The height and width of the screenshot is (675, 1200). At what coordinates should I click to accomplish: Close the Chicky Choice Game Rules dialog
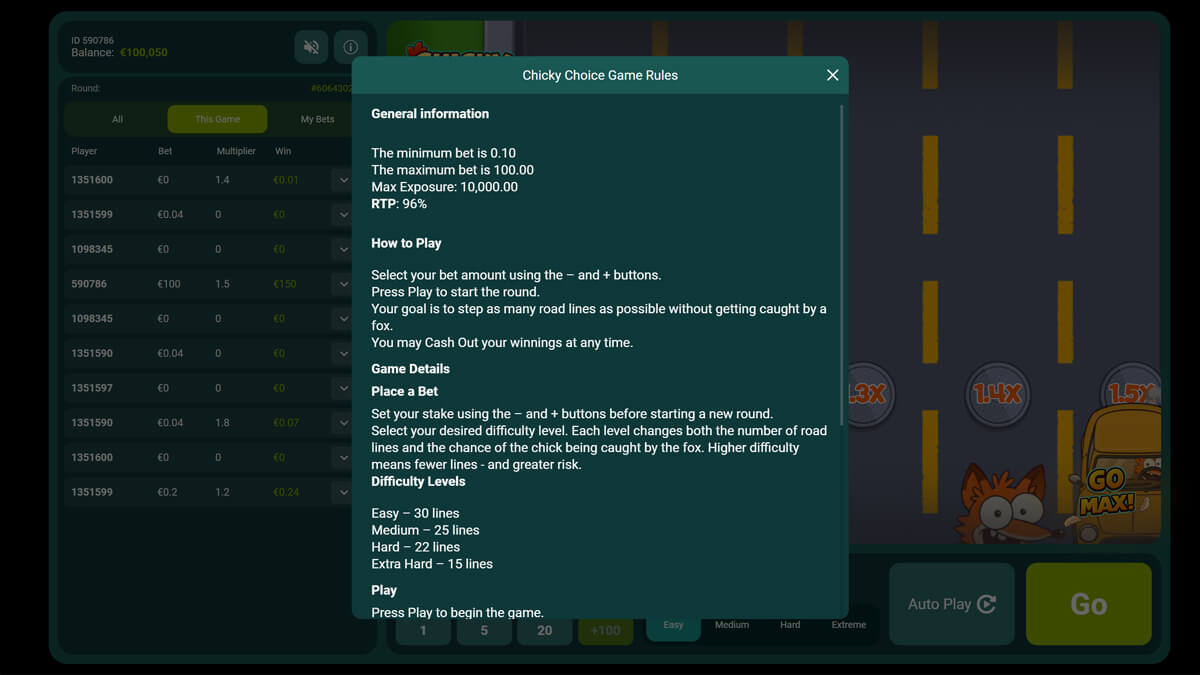click(x=832, y=75)
